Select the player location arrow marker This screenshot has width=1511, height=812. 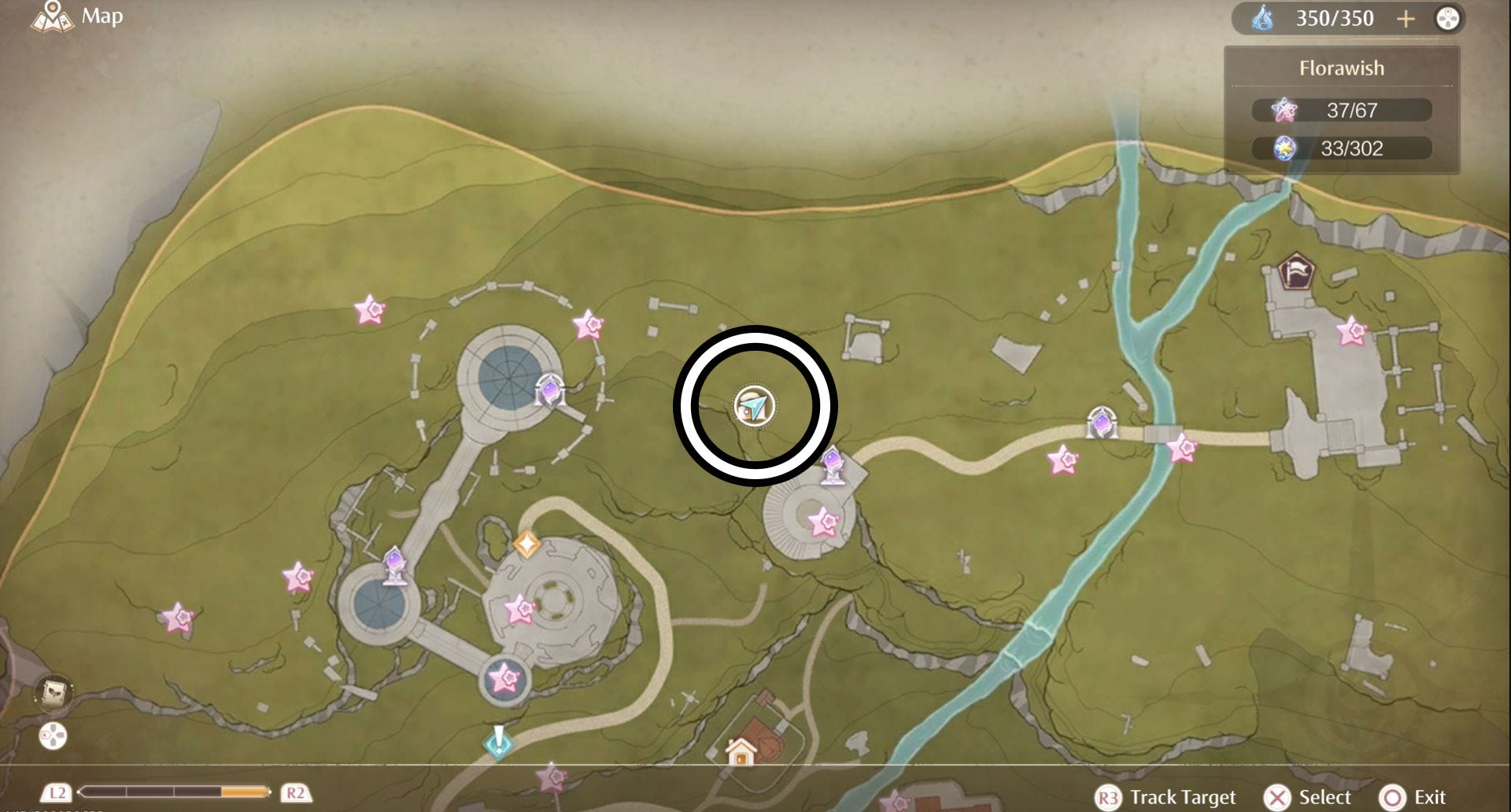[755, 406]
